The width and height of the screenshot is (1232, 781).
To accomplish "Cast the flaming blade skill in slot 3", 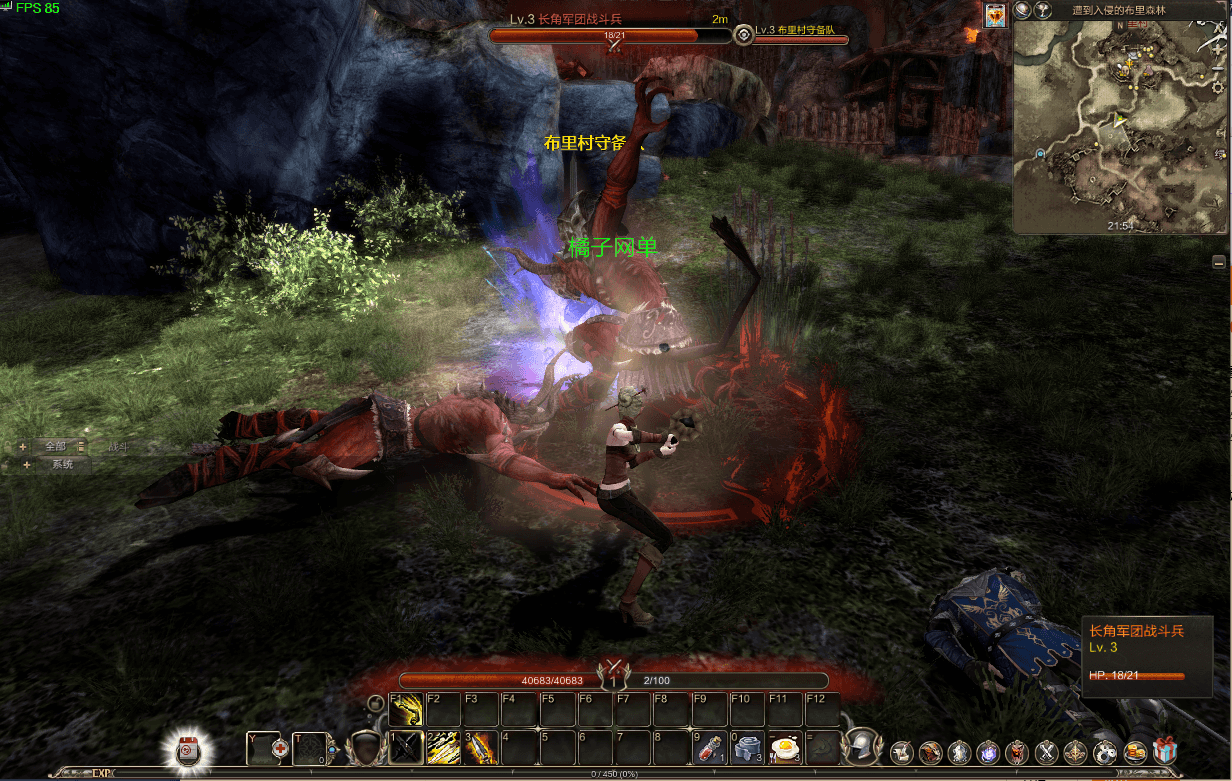I will [481, 747].
